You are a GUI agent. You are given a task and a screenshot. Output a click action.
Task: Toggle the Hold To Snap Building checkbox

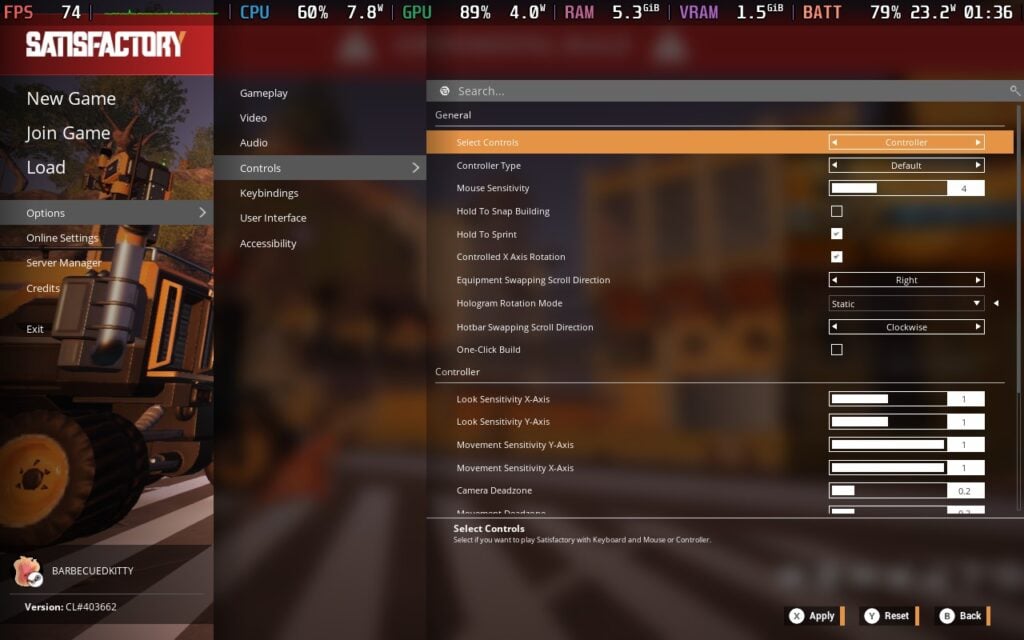tap(837, 211)
